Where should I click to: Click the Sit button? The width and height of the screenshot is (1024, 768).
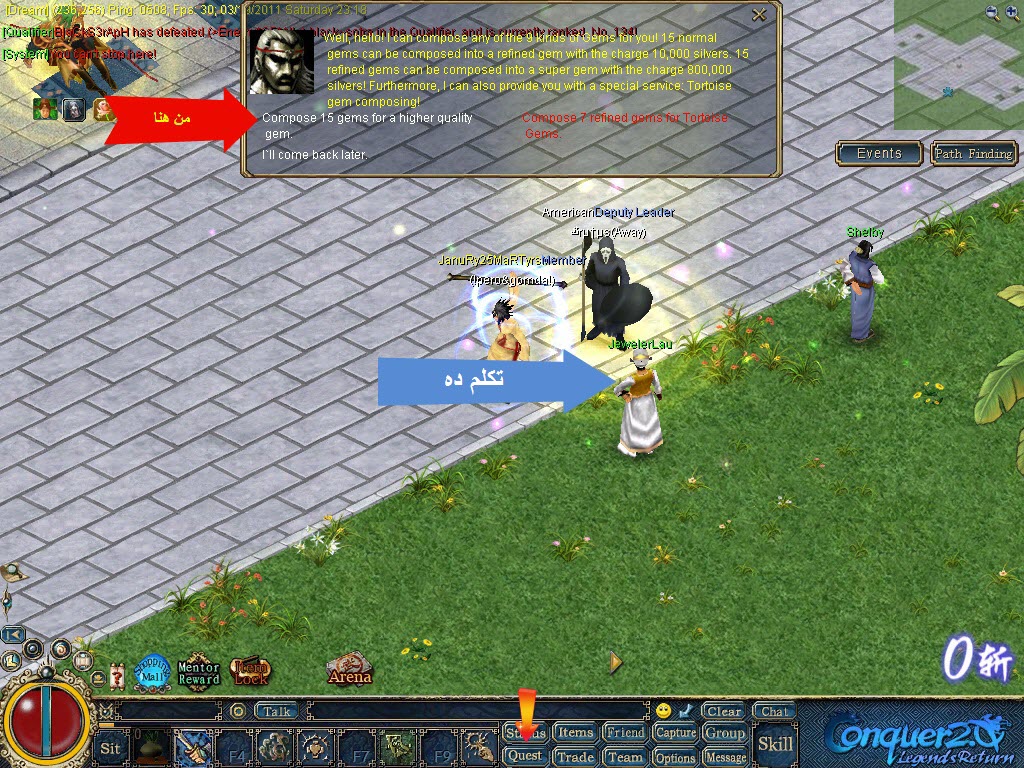point(111,748)
